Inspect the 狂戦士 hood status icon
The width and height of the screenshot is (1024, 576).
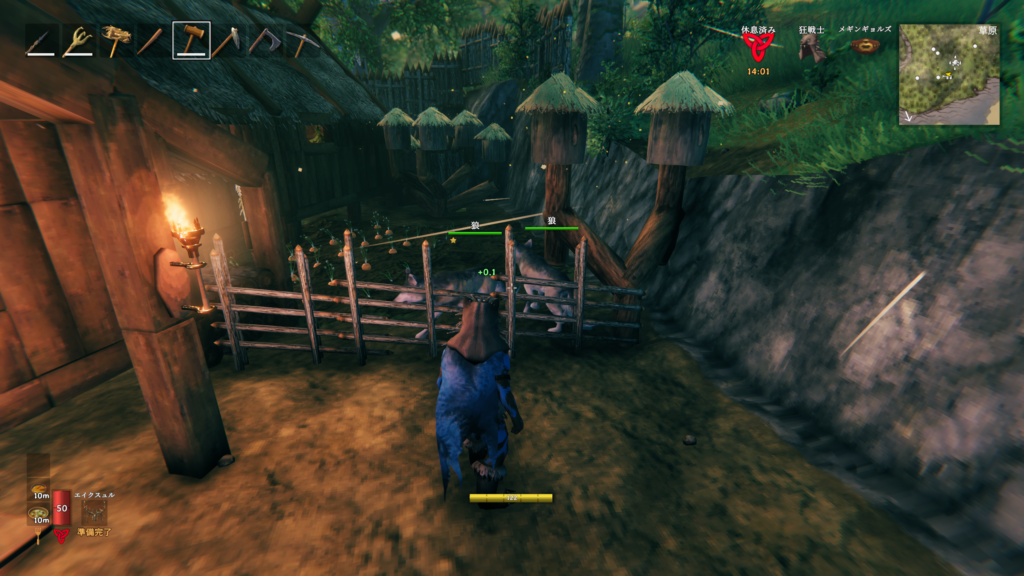813,47
